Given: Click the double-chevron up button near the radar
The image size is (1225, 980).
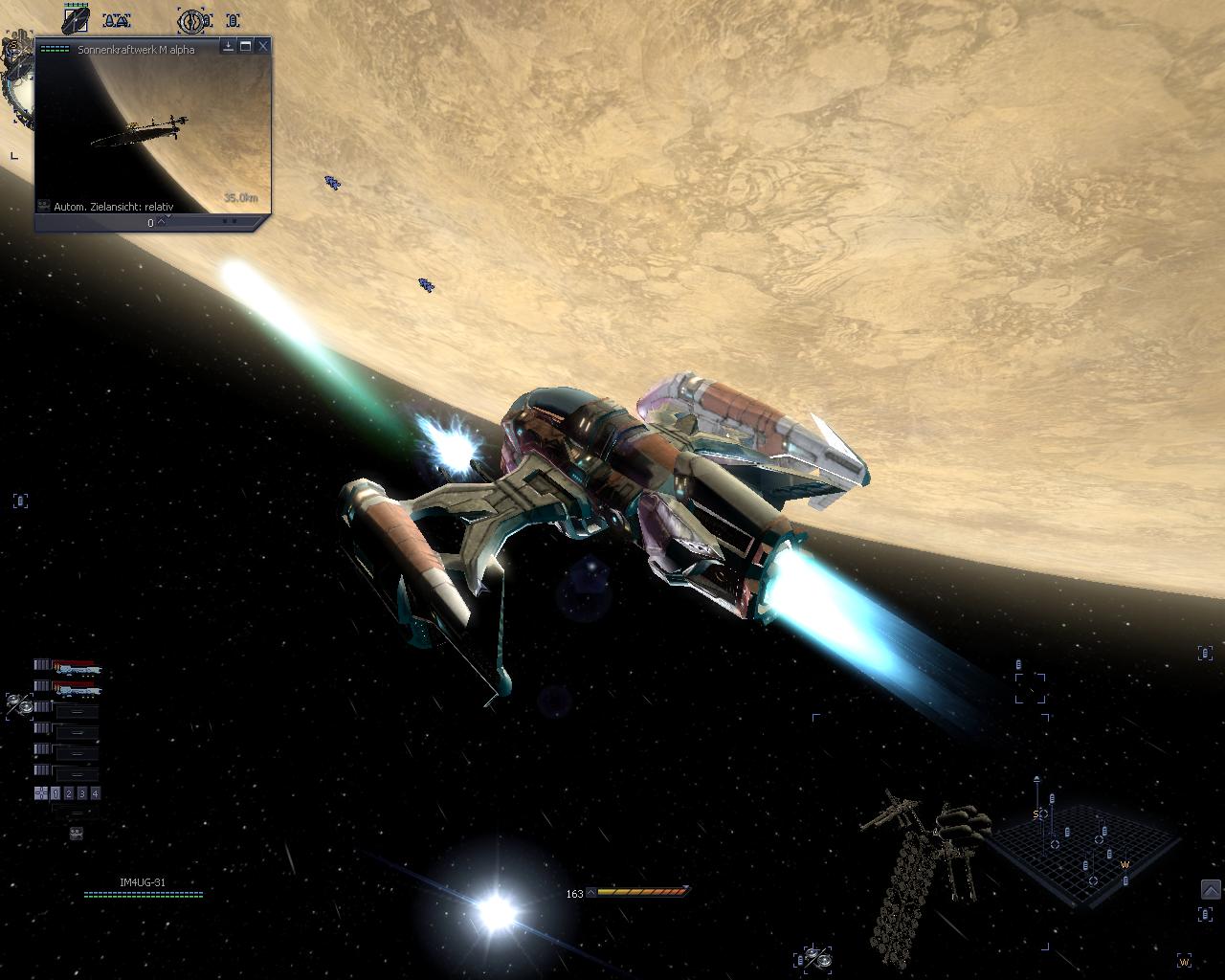Looking at the screenshot, I should pyautogui.click(x=1211, y=891).
